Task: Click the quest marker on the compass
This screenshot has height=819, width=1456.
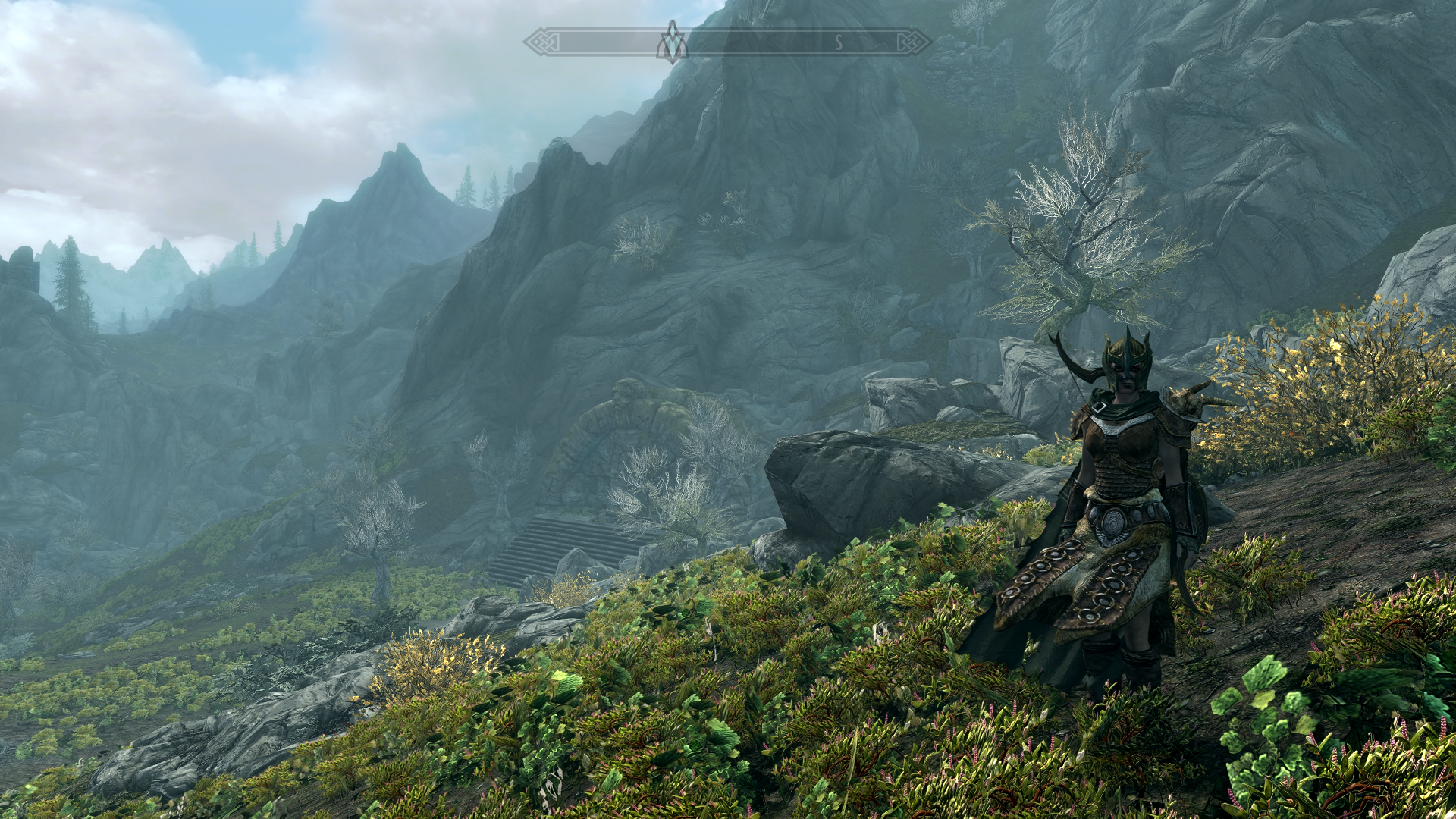Action: [x=672, y=42]
